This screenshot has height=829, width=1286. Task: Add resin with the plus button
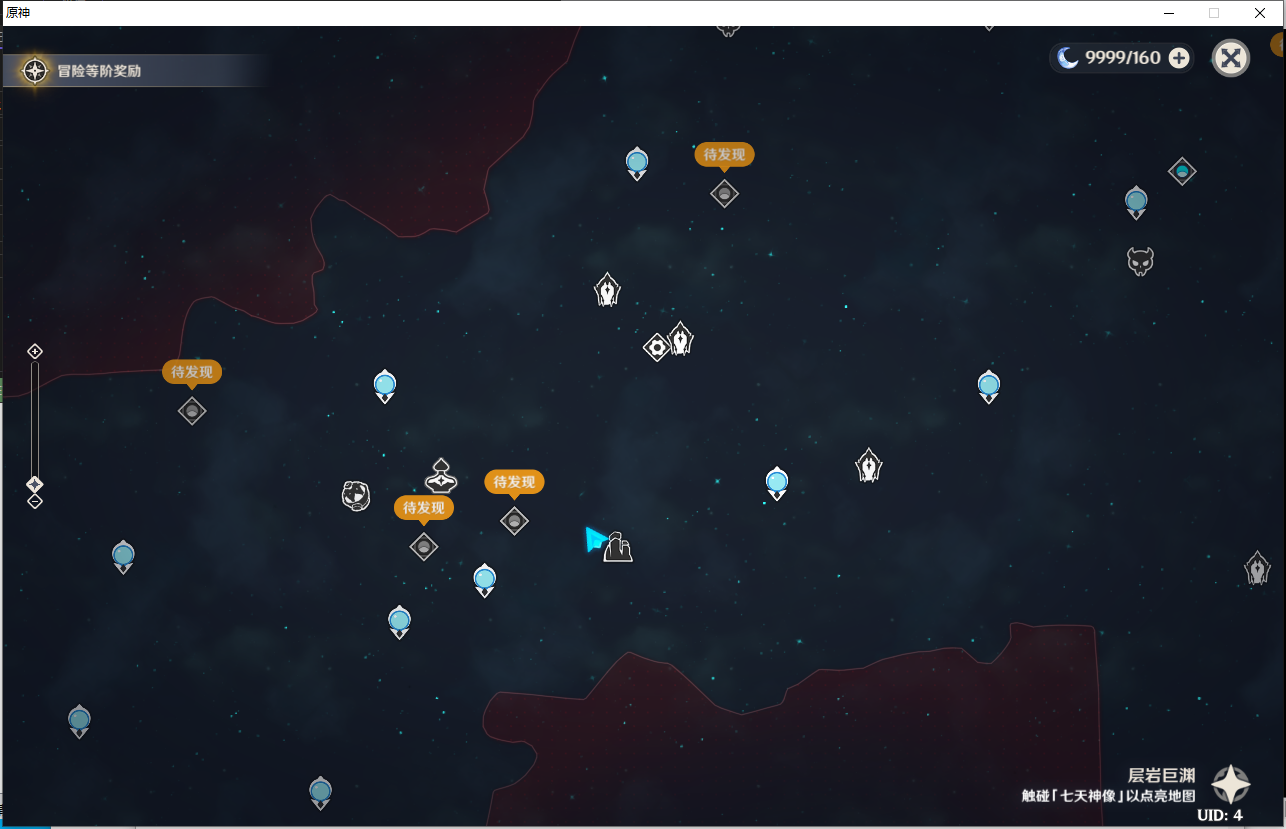(1179, 58)
